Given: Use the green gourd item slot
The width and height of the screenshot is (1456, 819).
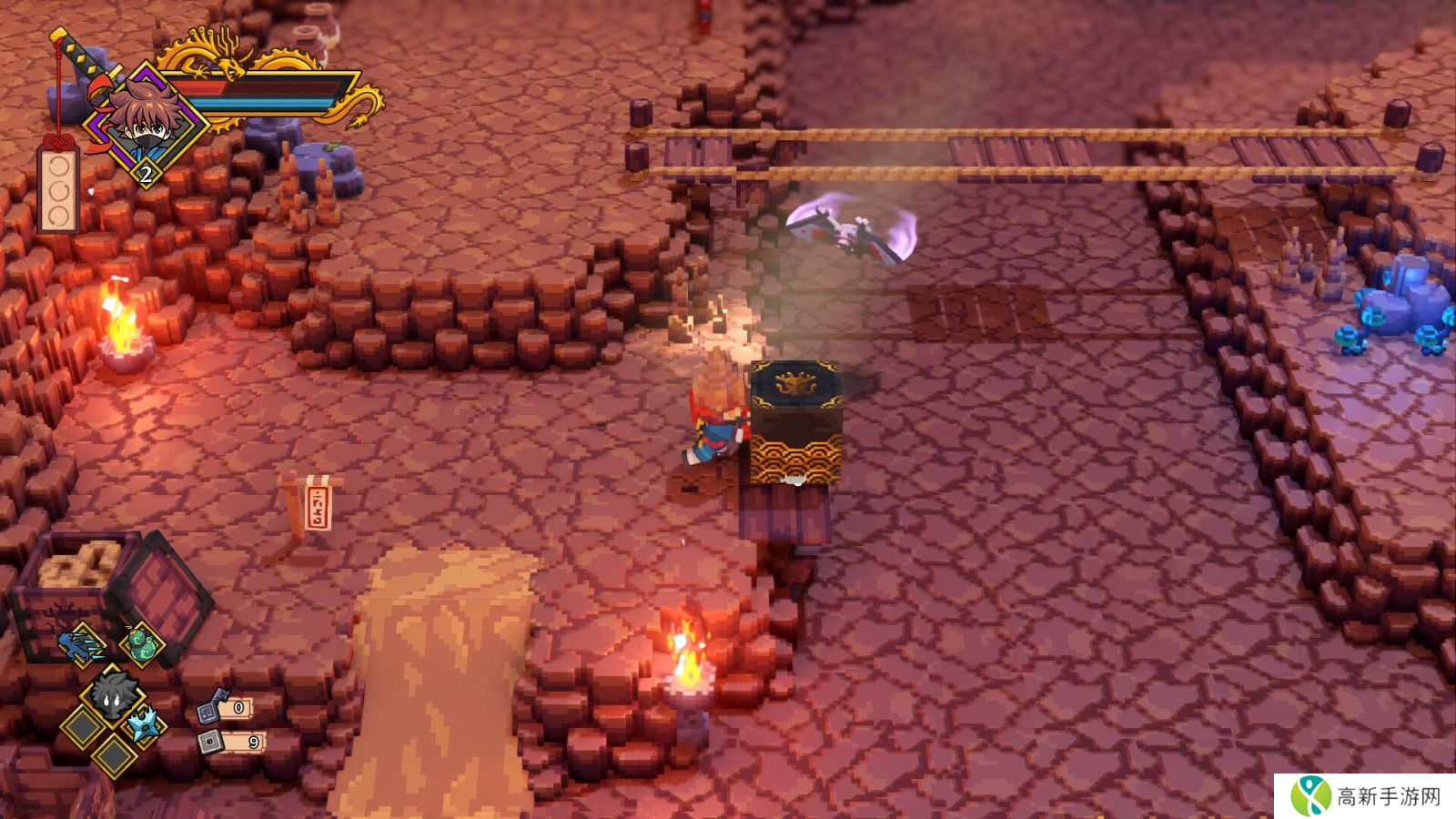Looking at the screenshot, I should click(x=141, y=644).
